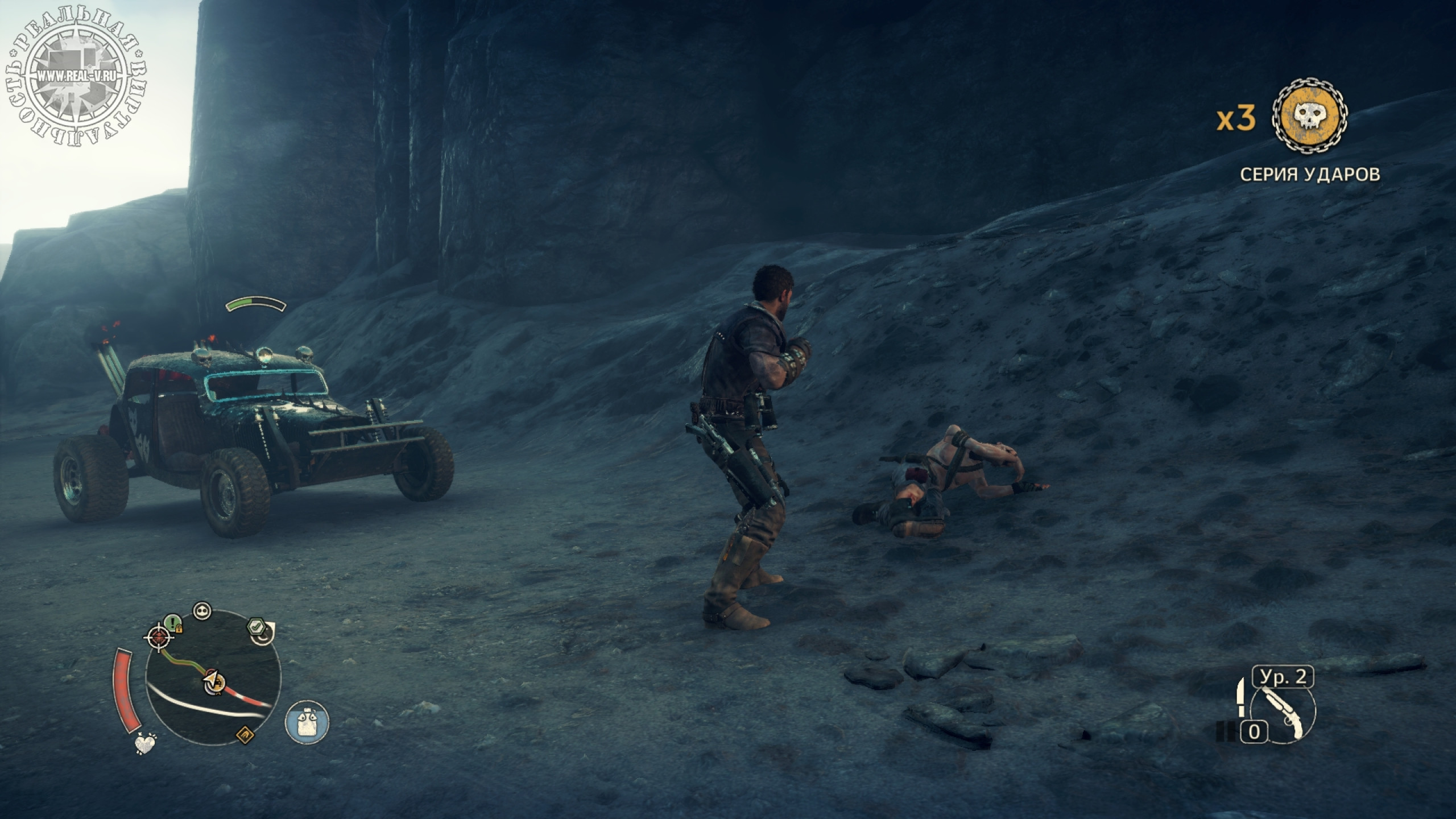Select the white mask face marker
The width and height of the screenshot is (1456, 819).
[202, 611]
